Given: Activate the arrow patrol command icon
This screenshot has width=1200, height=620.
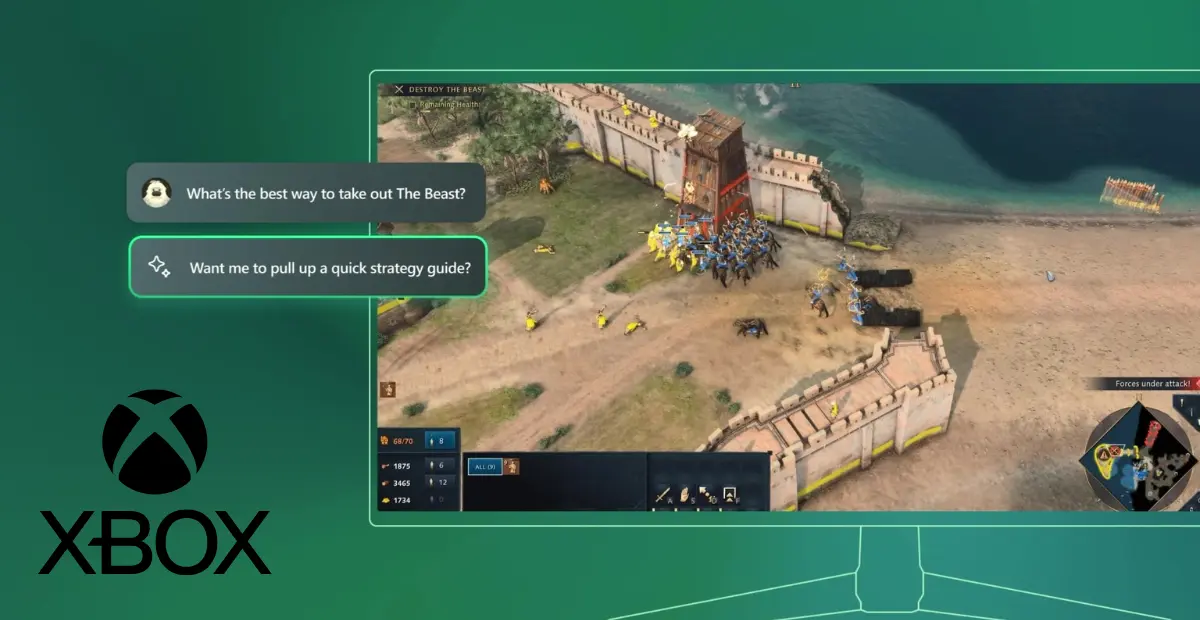Looking at the screenshot, I should [708, 494].
